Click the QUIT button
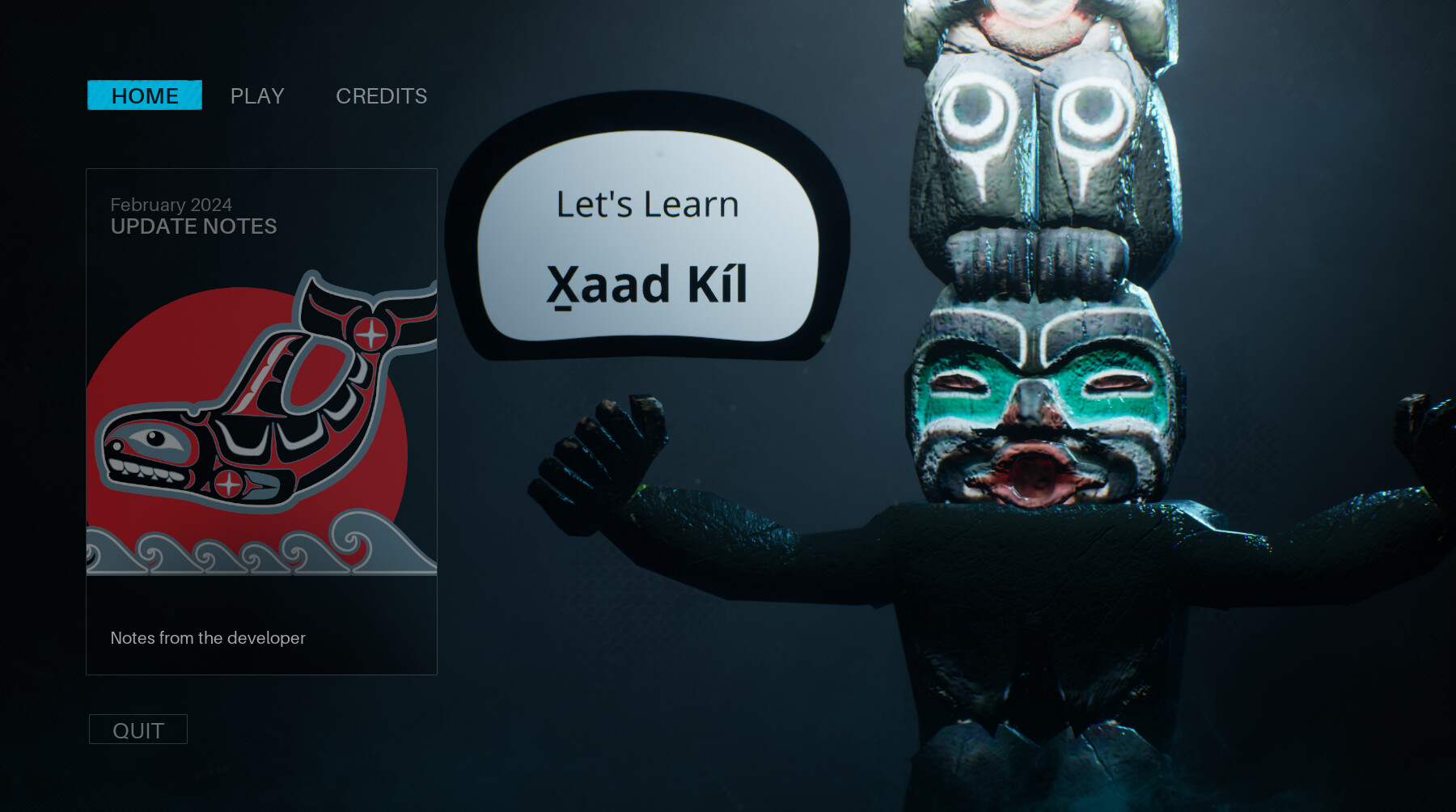The image size is (1456, 812). [138, 729]
